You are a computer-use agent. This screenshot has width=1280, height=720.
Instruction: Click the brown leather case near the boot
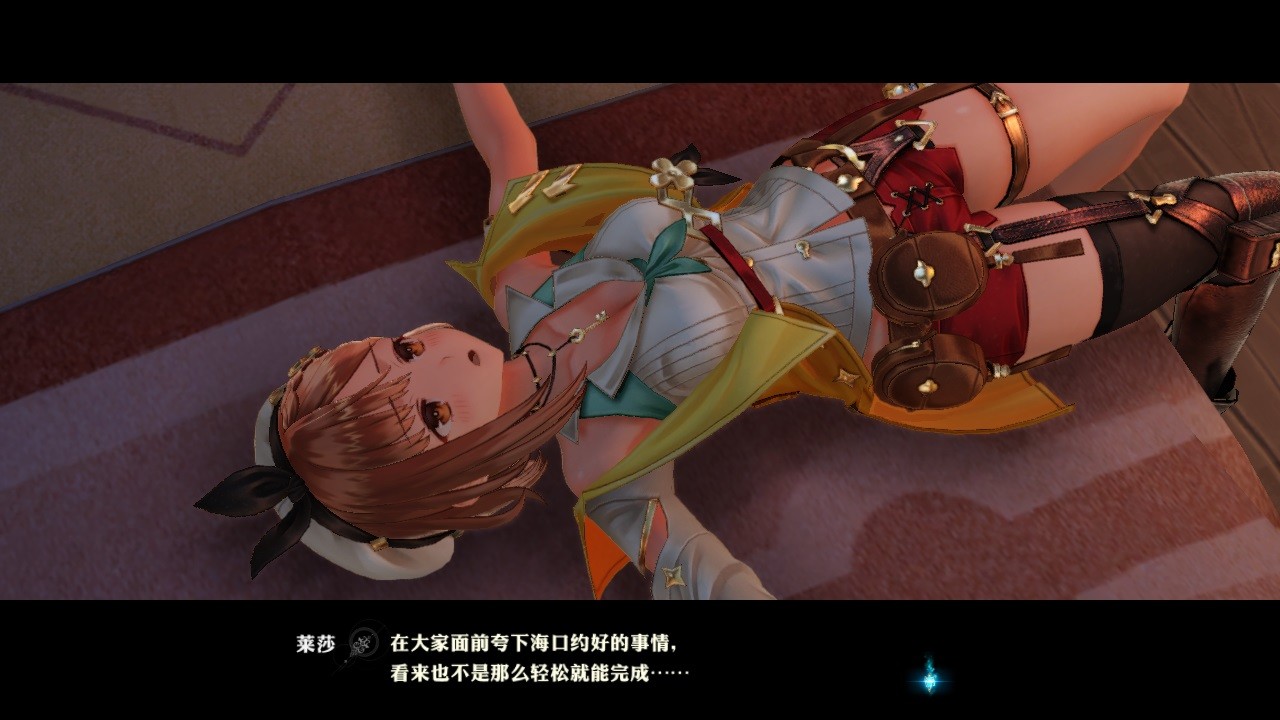click(1243, 250)
